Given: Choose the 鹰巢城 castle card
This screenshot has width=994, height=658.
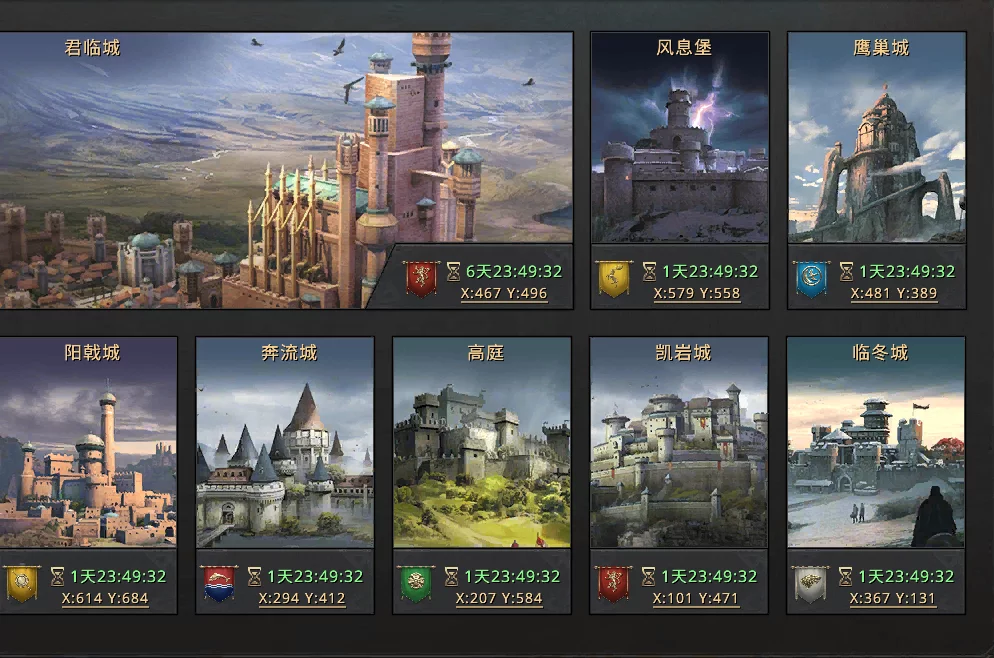Looking at the screenshot, I should 877,140.
